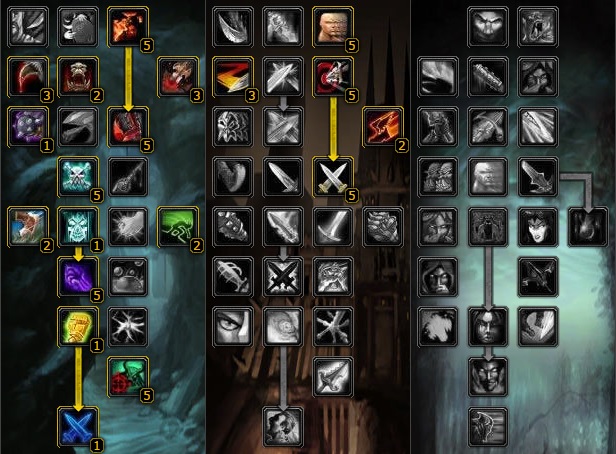Select the golden crossed swords talent
The height and width of the screenshot is (454, 616).
[332, 174]
